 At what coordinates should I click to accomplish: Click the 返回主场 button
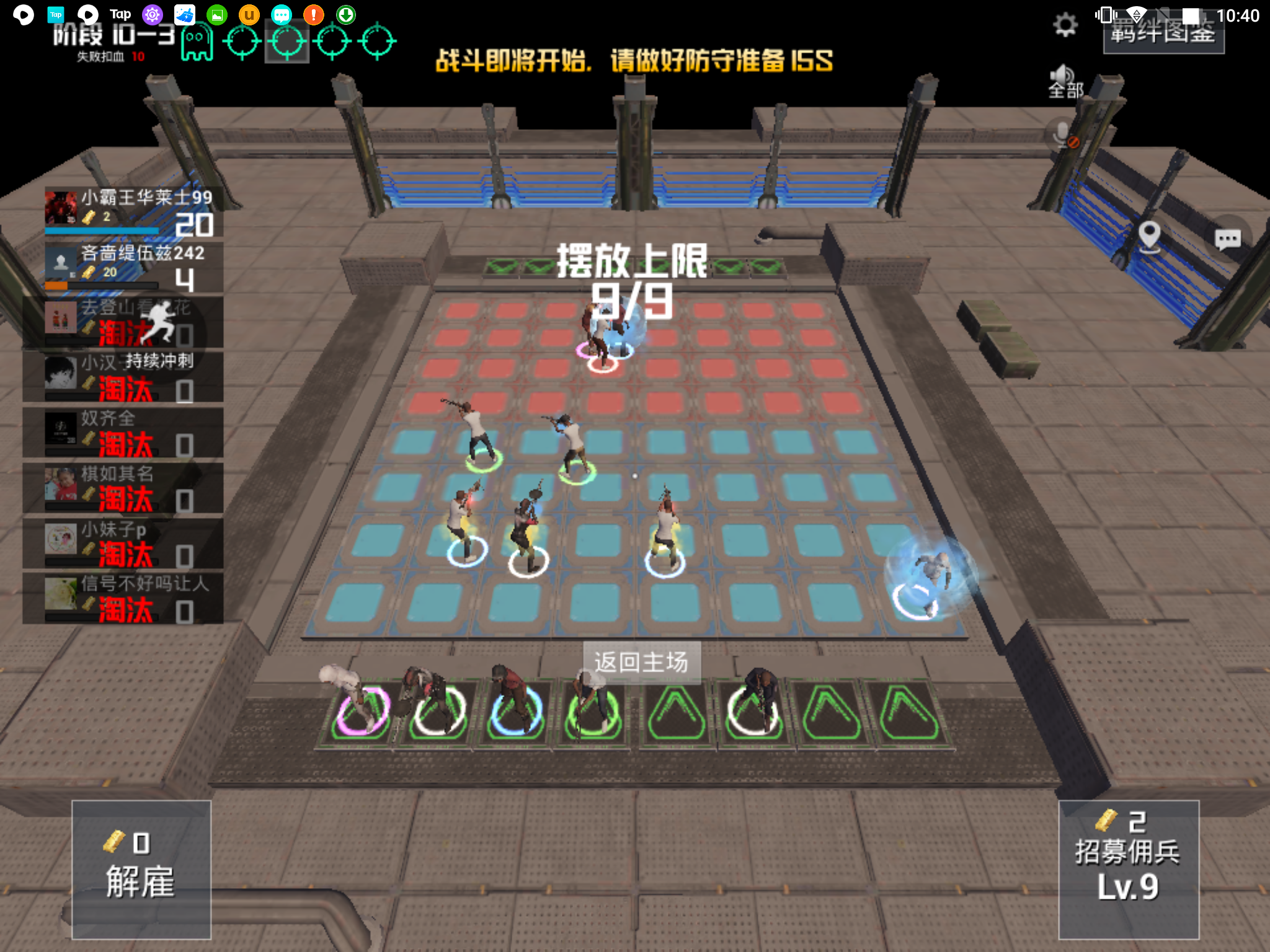pyautogui.click(x=641, y=663)
